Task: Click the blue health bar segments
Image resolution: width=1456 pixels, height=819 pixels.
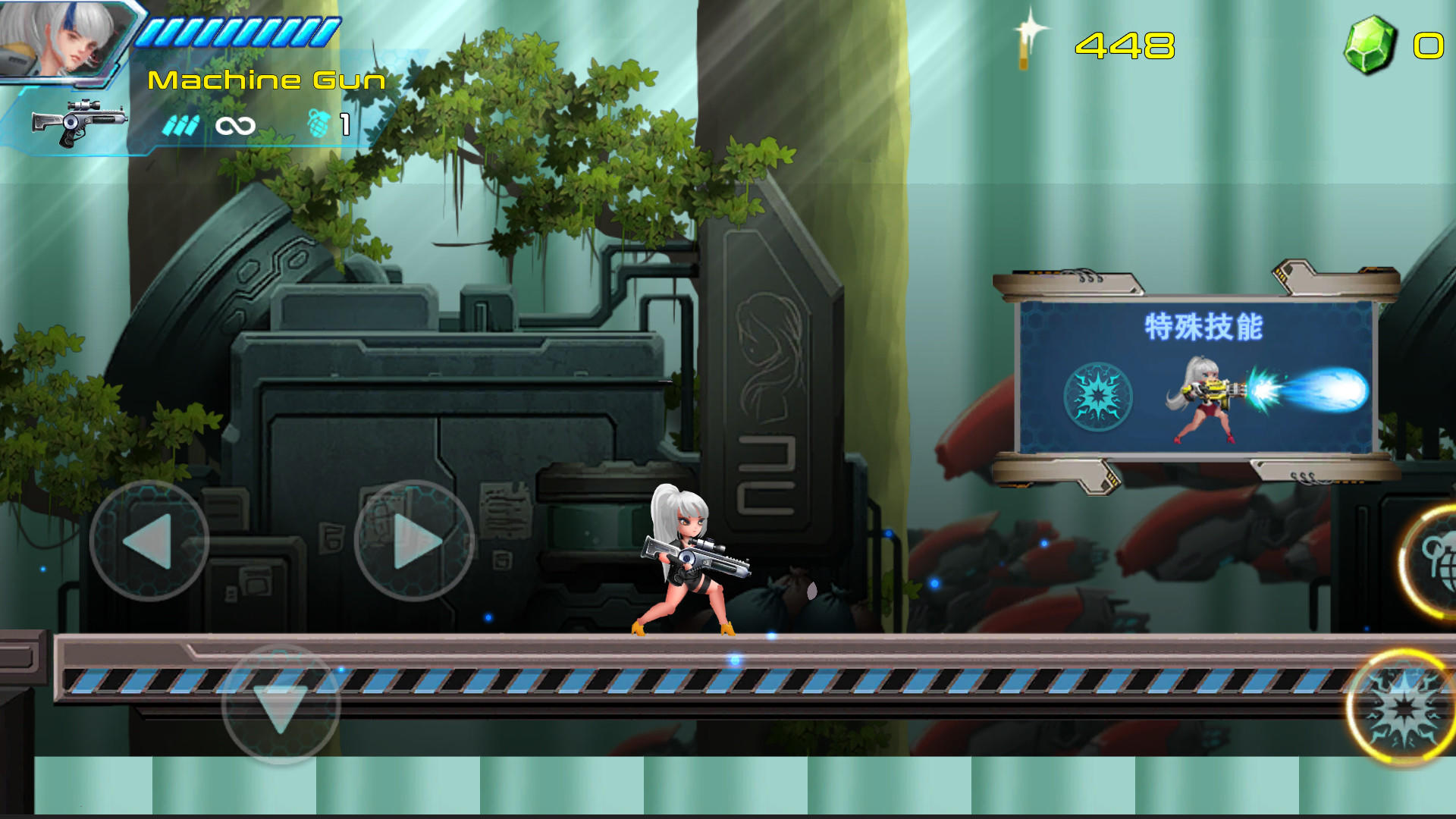Action: point(231,31)
